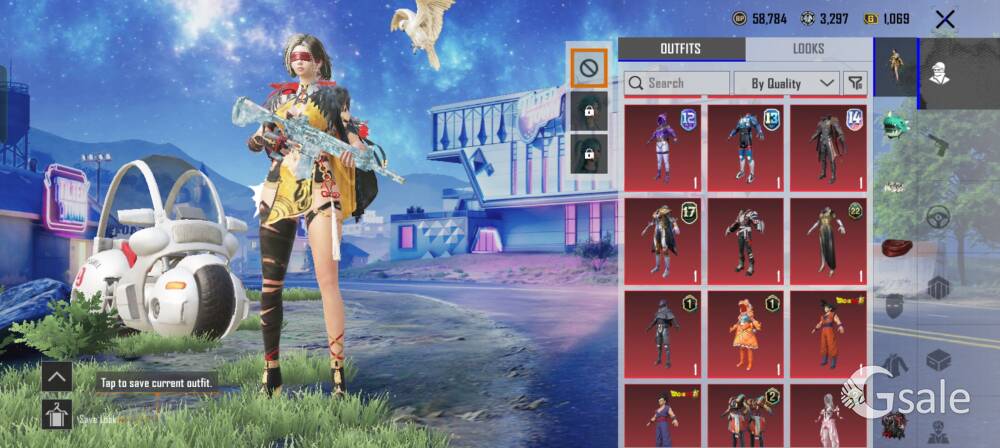This screenshot has width=1000, height=448.
Task: Close the outfit inventory screen
Action: [945, 19]
